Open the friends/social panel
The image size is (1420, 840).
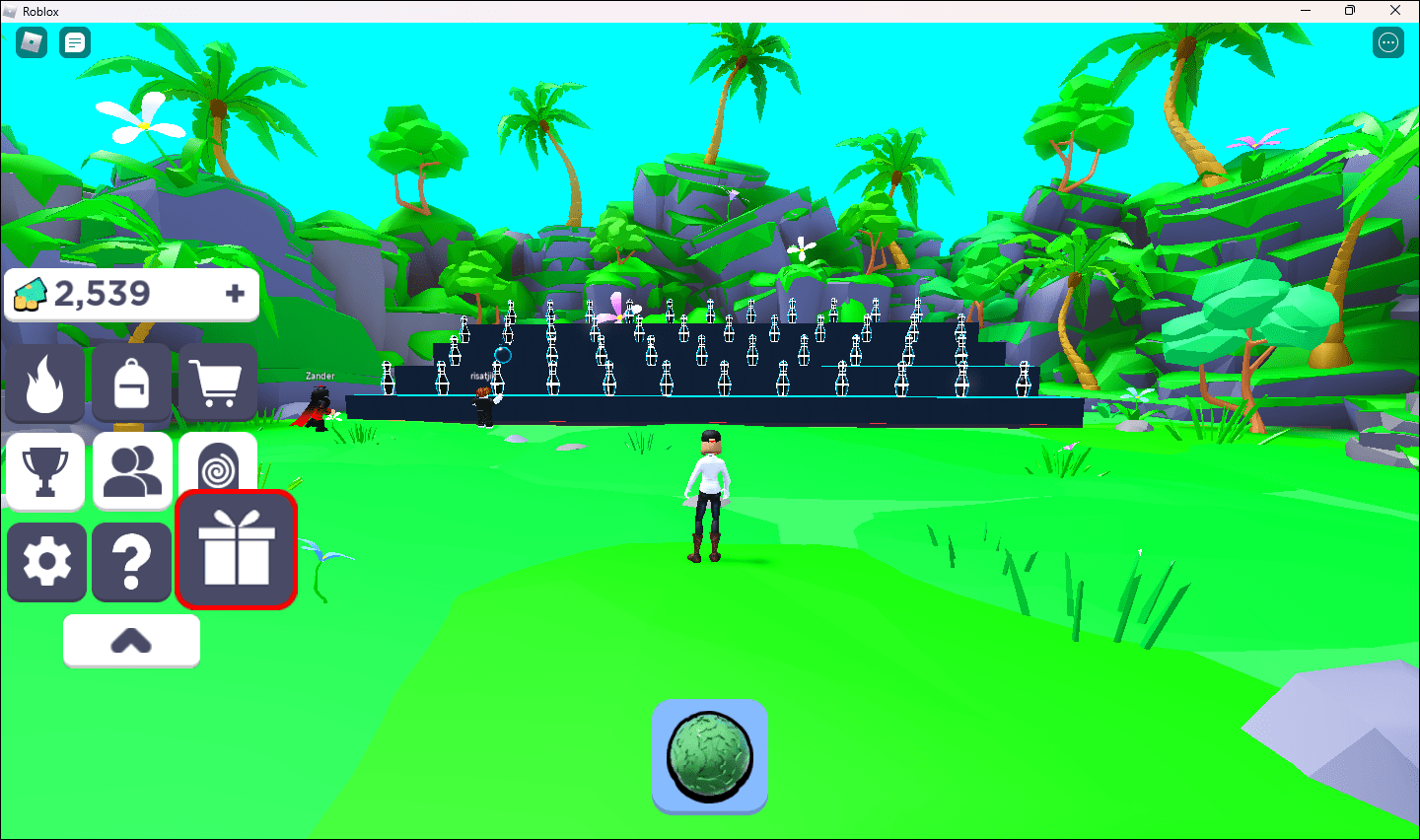[131, 471]
